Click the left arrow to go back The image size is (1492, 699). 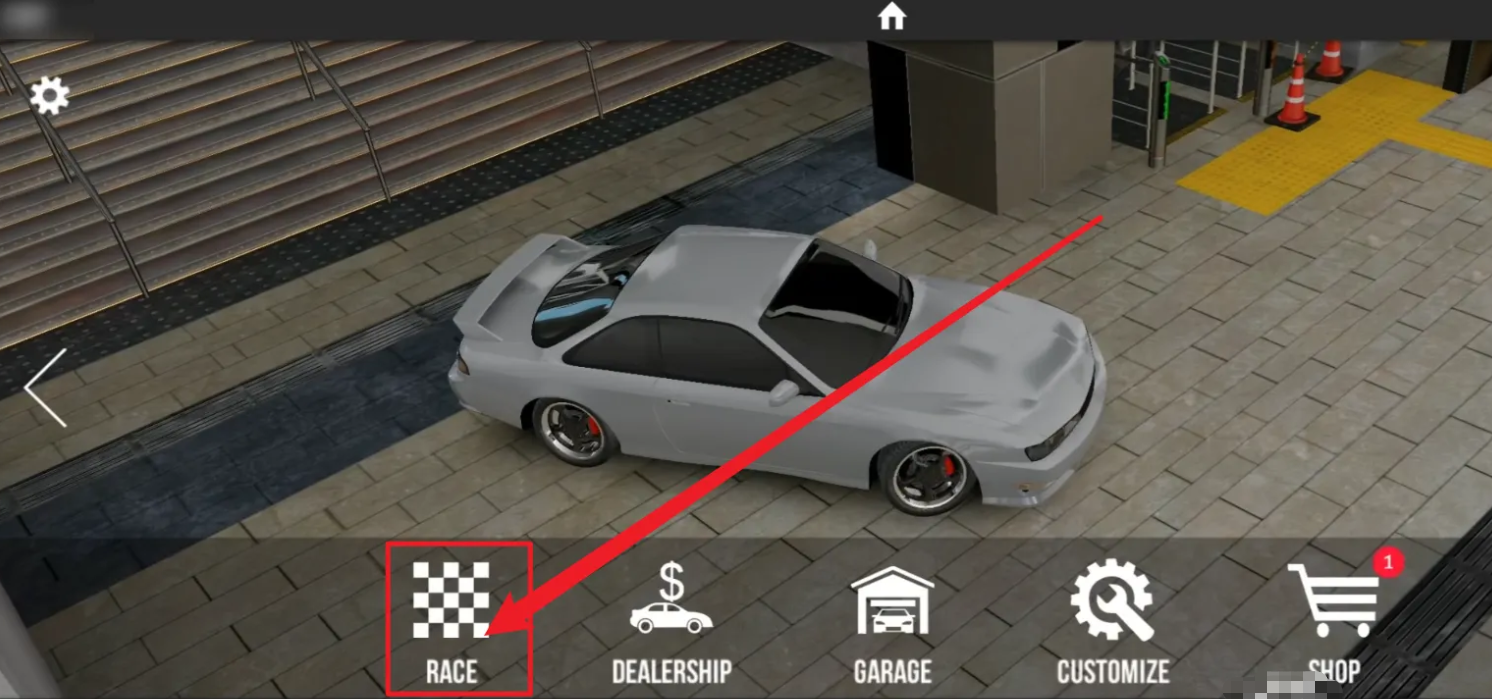click(46, 388)
